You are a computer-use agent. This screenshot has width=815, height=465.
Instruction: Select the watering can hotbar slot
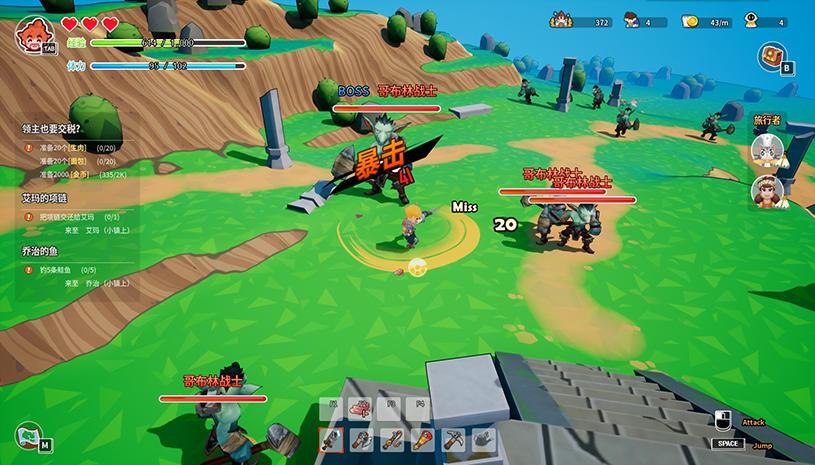(484, 439)
